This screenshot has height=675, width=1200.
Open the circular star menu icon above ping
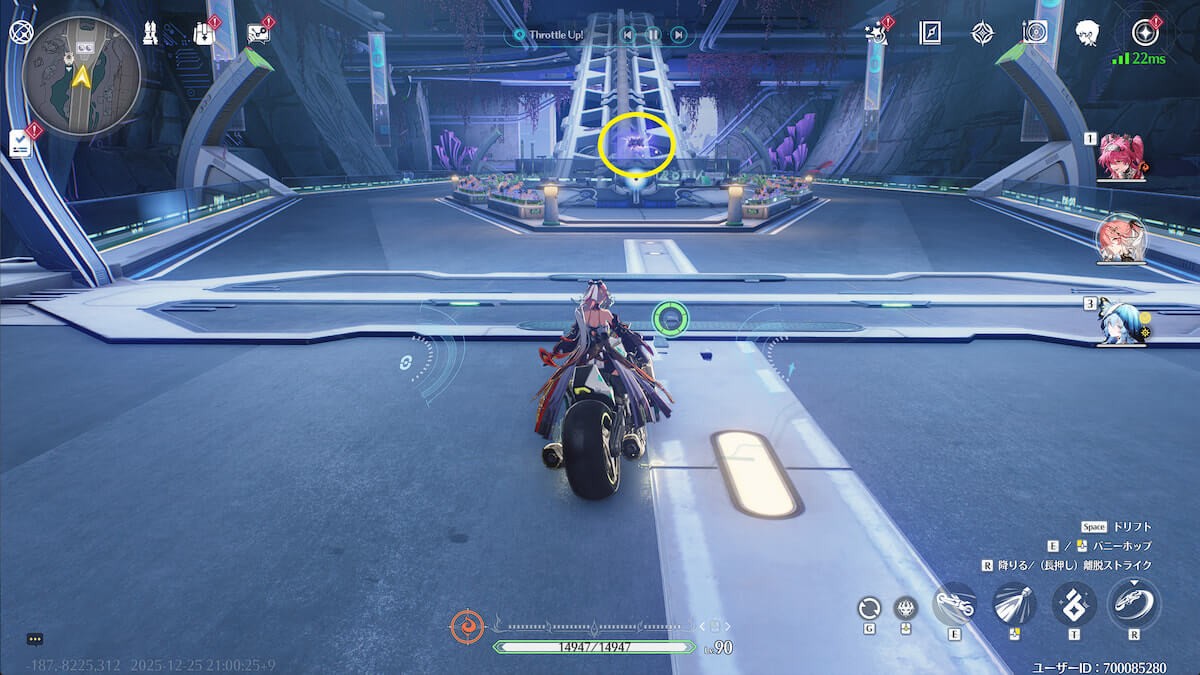point(1145,33)
